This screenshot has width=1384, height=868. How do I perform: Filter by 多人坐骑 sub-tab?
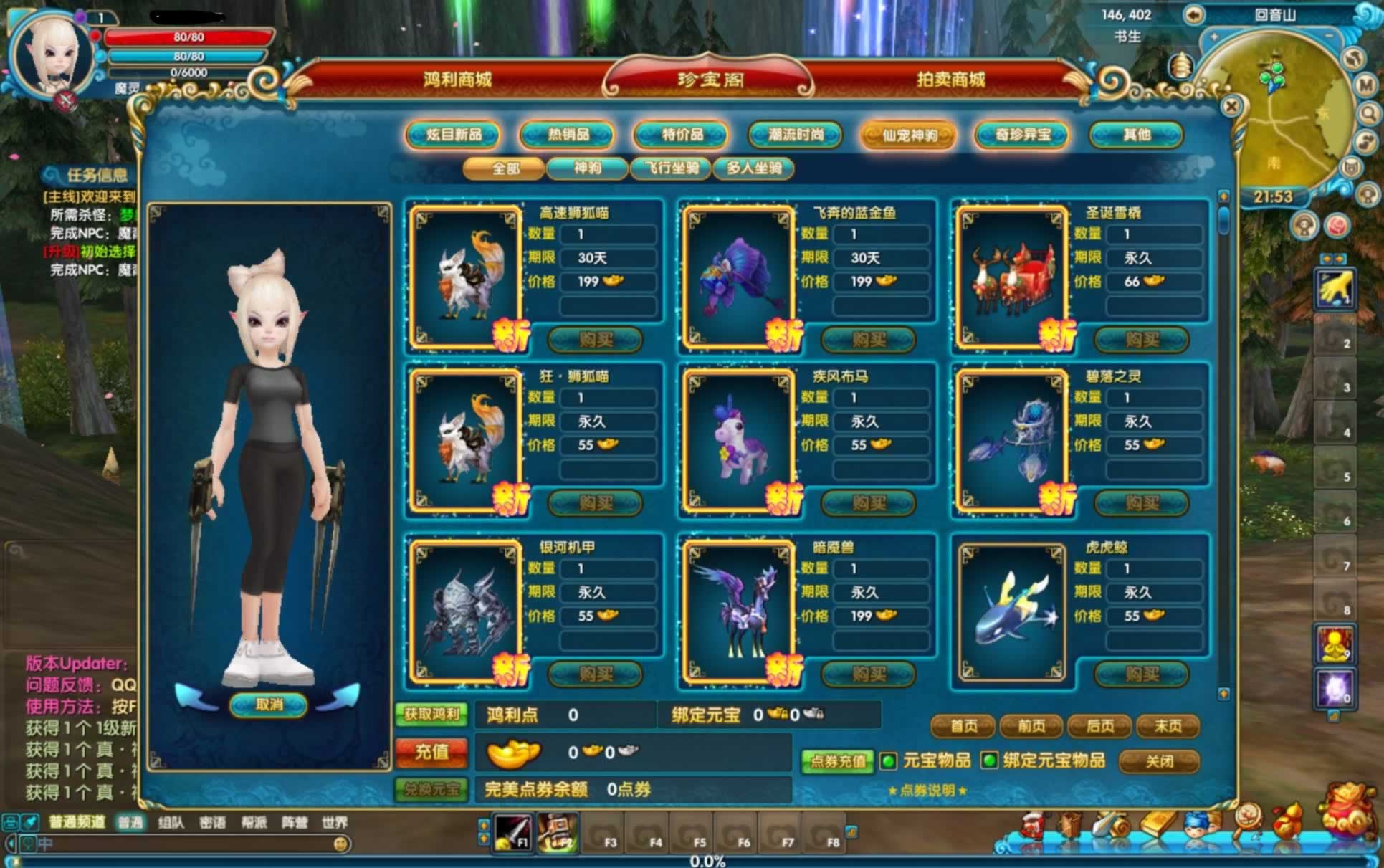[754, 168]
